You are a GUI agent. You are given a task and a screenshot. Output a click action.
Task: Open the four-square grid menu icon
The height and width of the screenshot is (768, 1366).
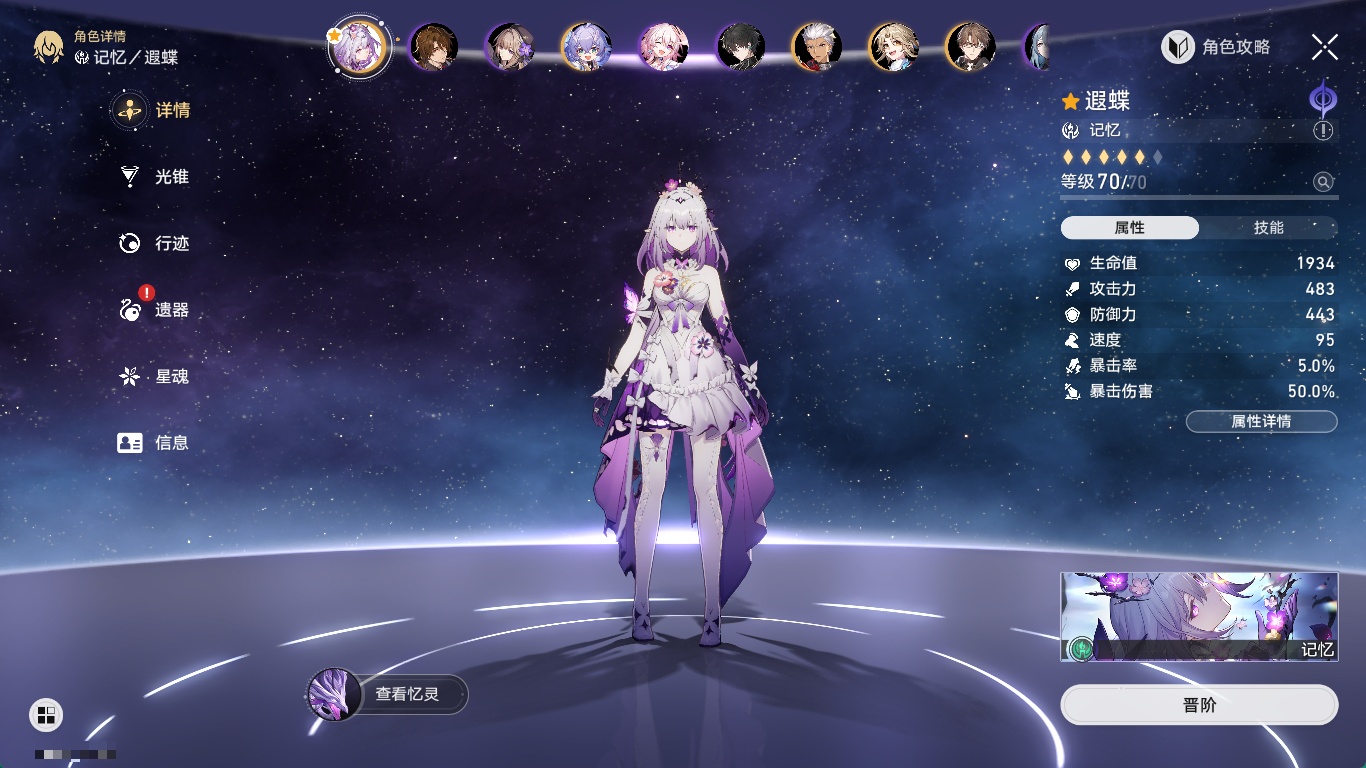coord(46,714)
